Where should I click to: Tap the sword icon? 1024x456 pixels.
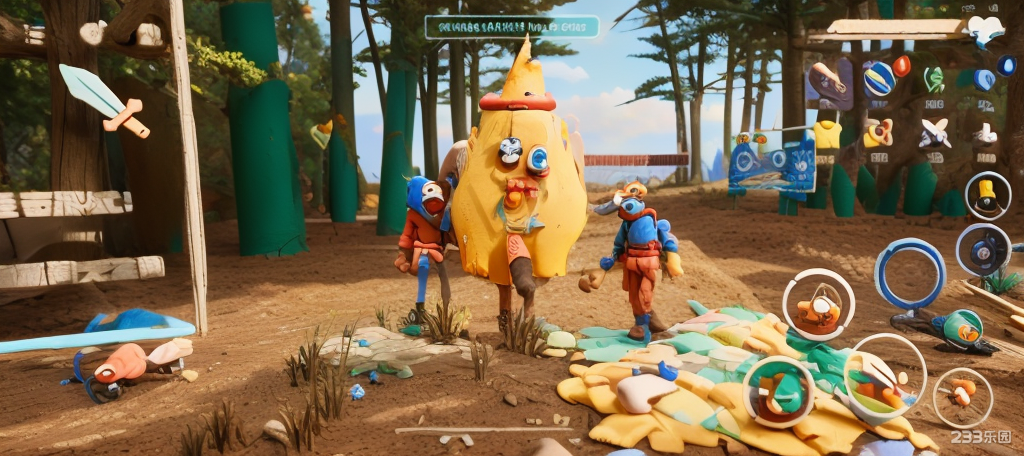[103, 99]
